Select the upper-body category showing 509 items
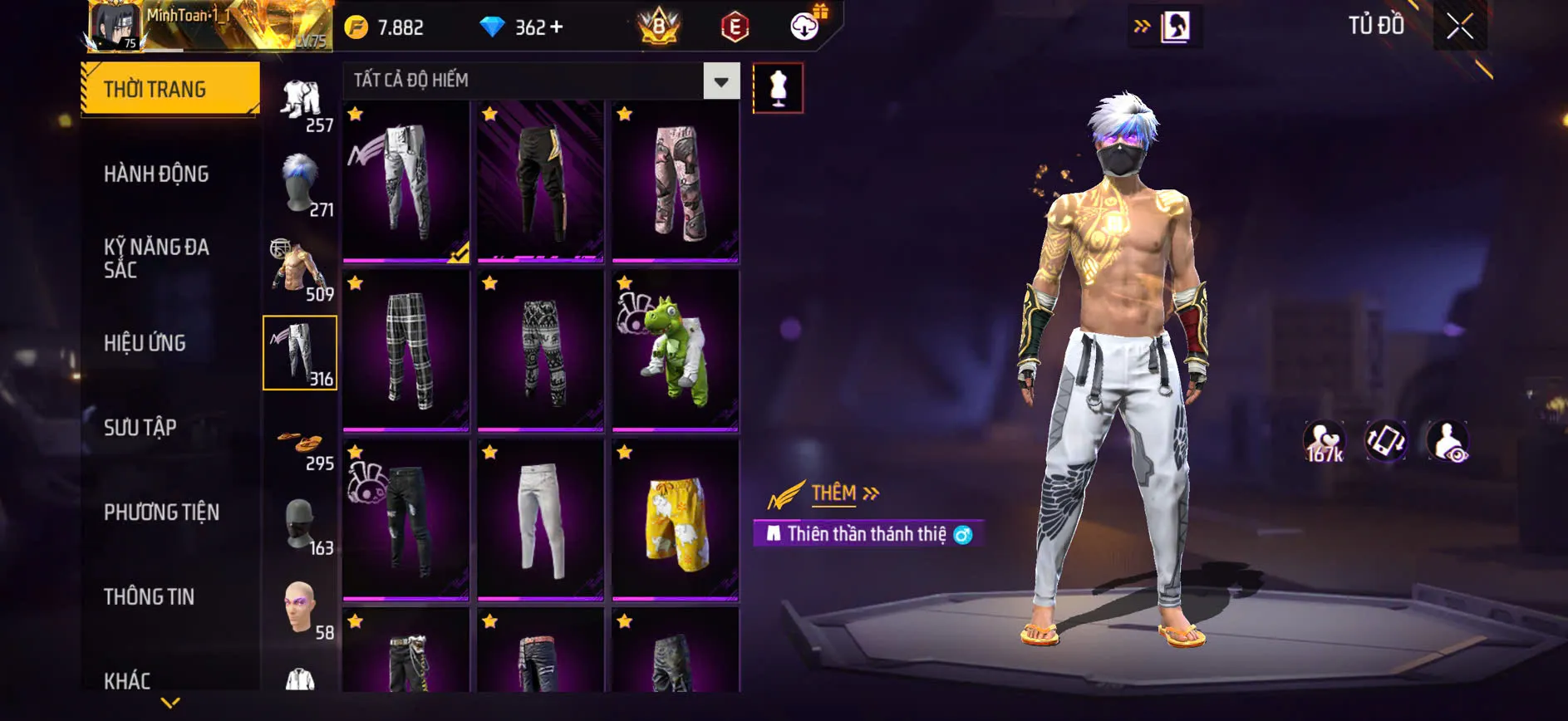Image resolution: width=1568 pixels, height=721 pixels. 295,266
